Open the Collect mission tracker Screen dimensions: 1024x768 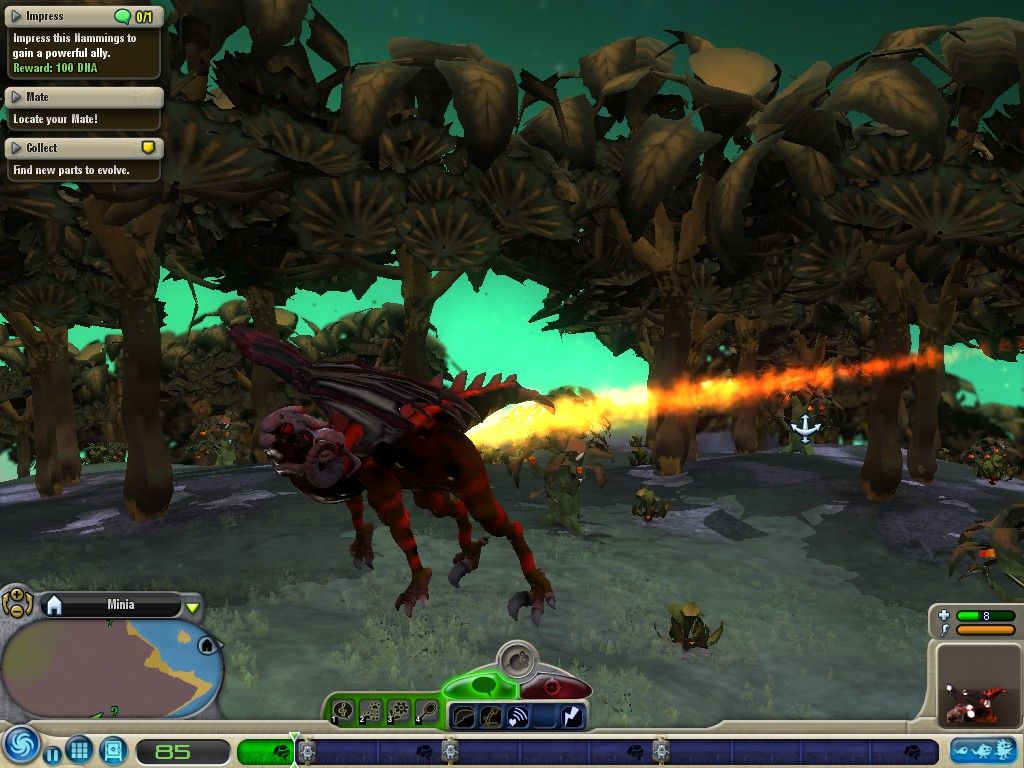pos(16,148)
